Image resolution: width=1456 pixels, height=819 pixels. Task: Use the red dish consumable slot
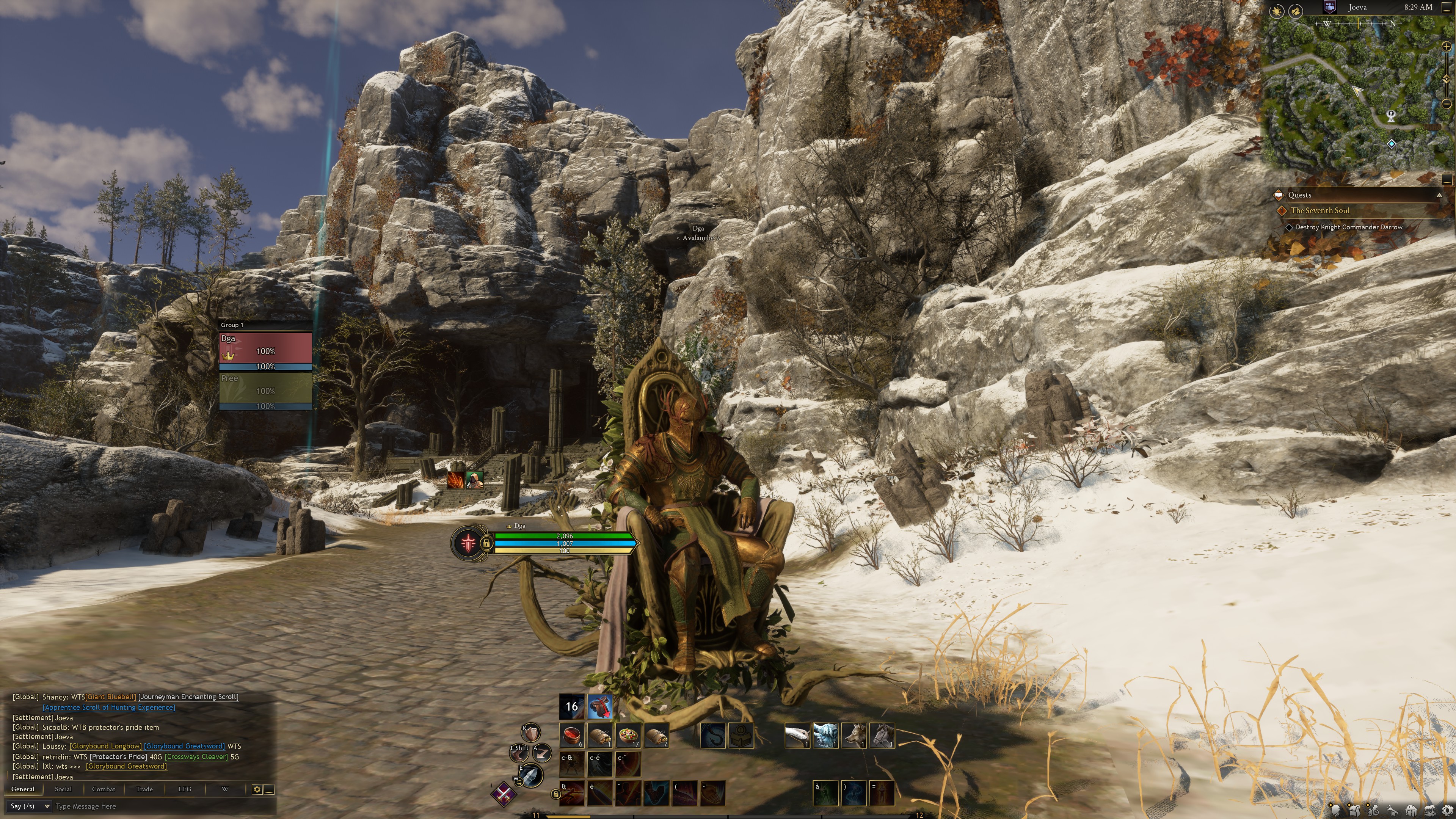pos(572,735)
